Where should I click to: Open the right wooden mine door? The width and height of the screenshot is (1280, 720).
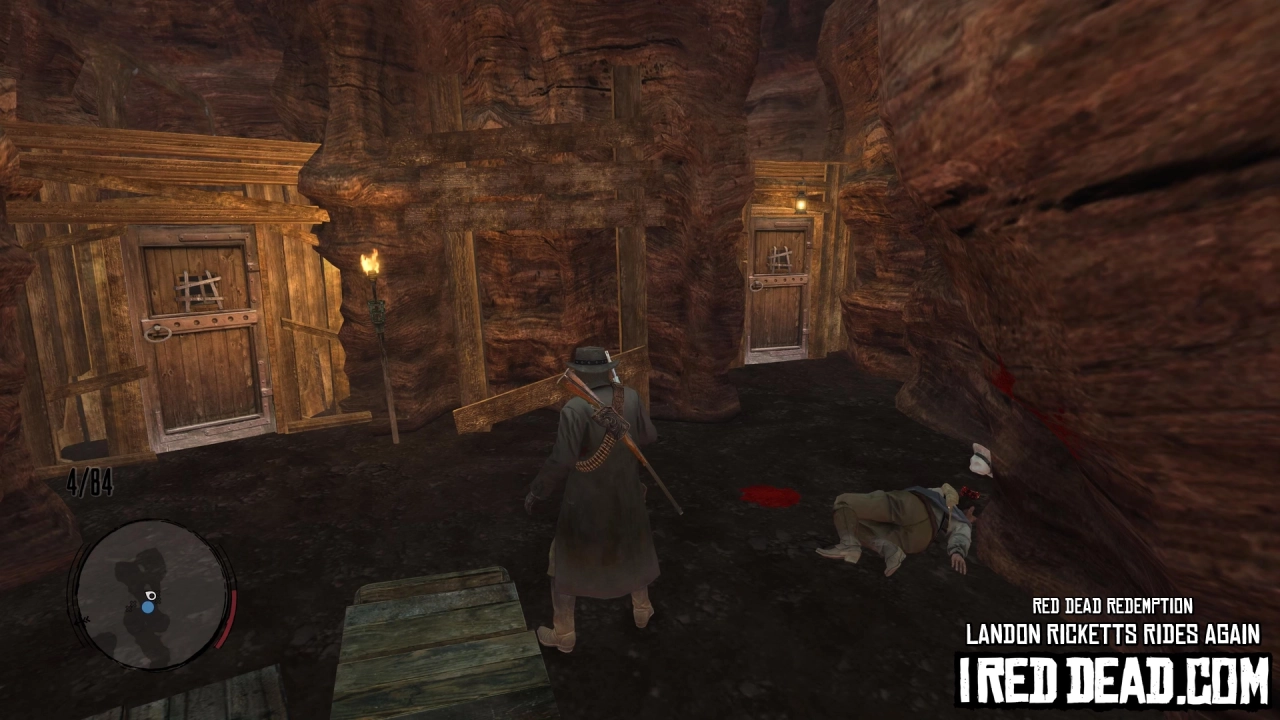coord(780,300)
